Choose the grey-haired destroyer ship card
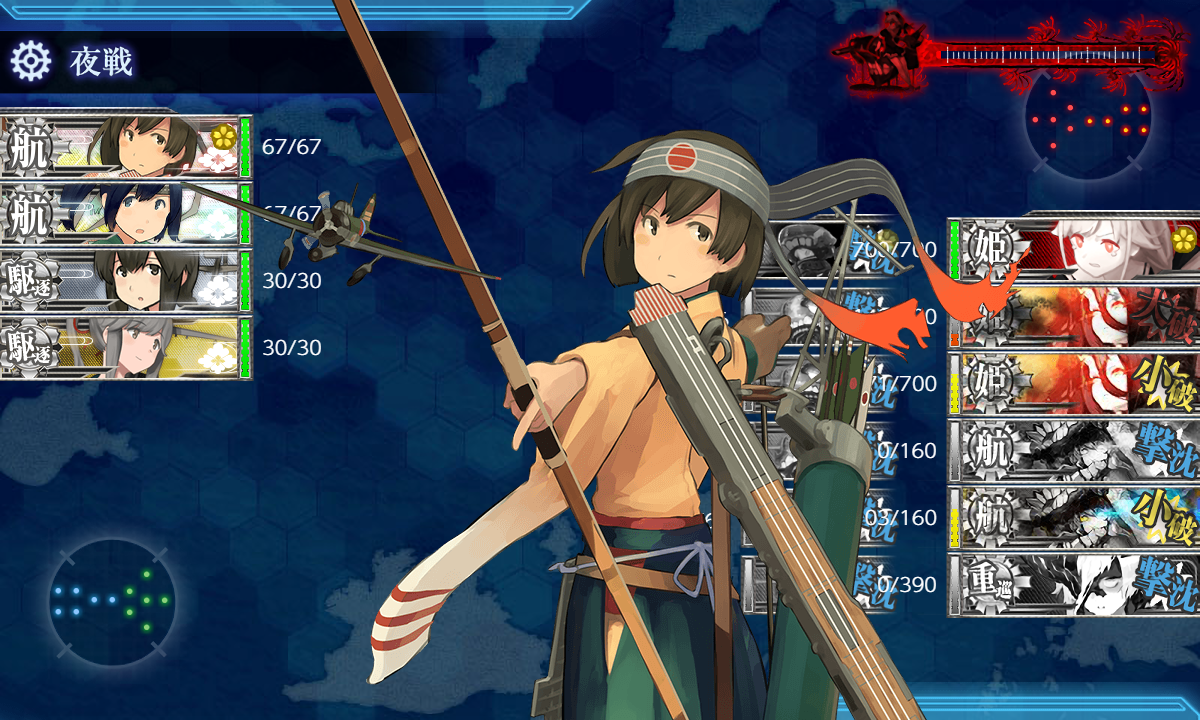Screen dimensions: 1200x720 (125, 348)
